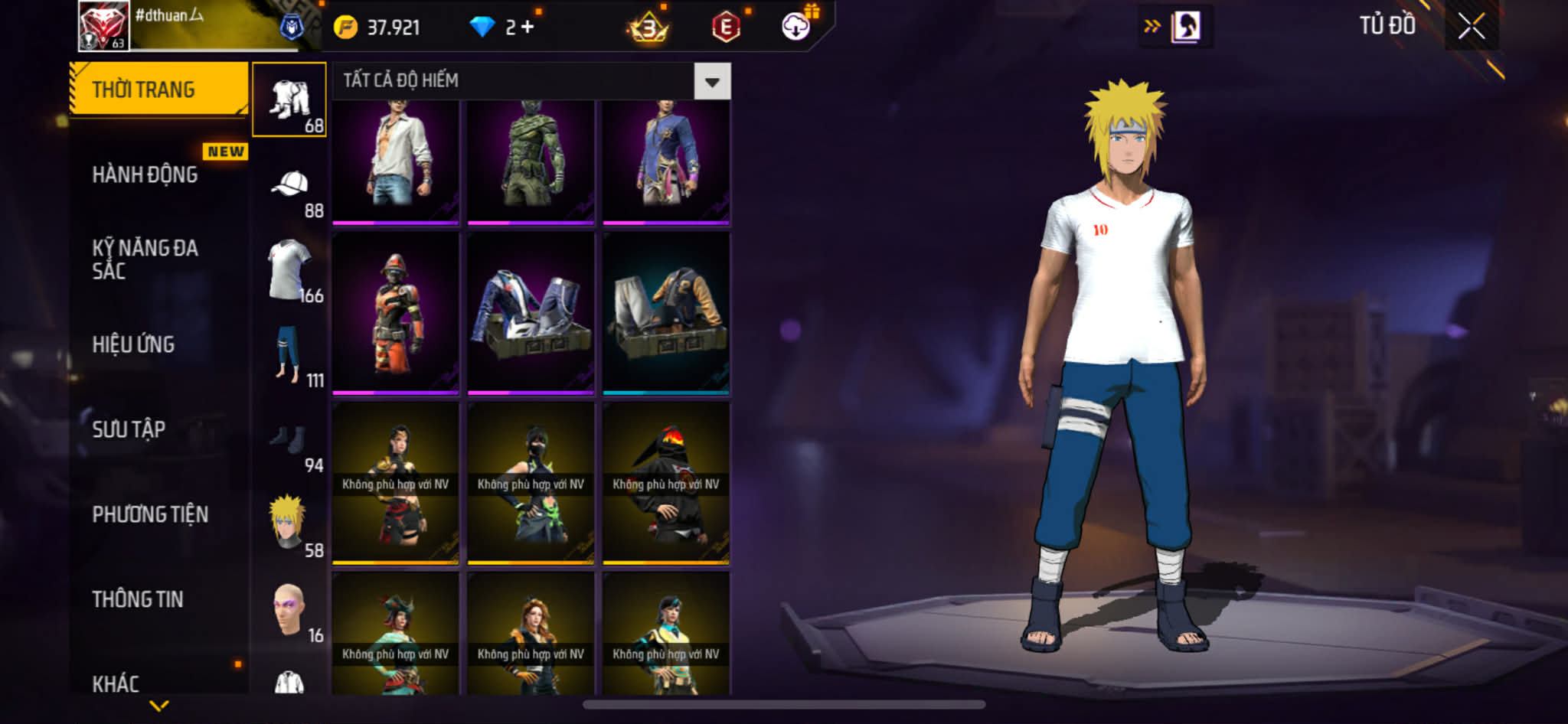Select the blond hair subcategory
This screenshot has width=1568, height=724.
pos(289,524)
